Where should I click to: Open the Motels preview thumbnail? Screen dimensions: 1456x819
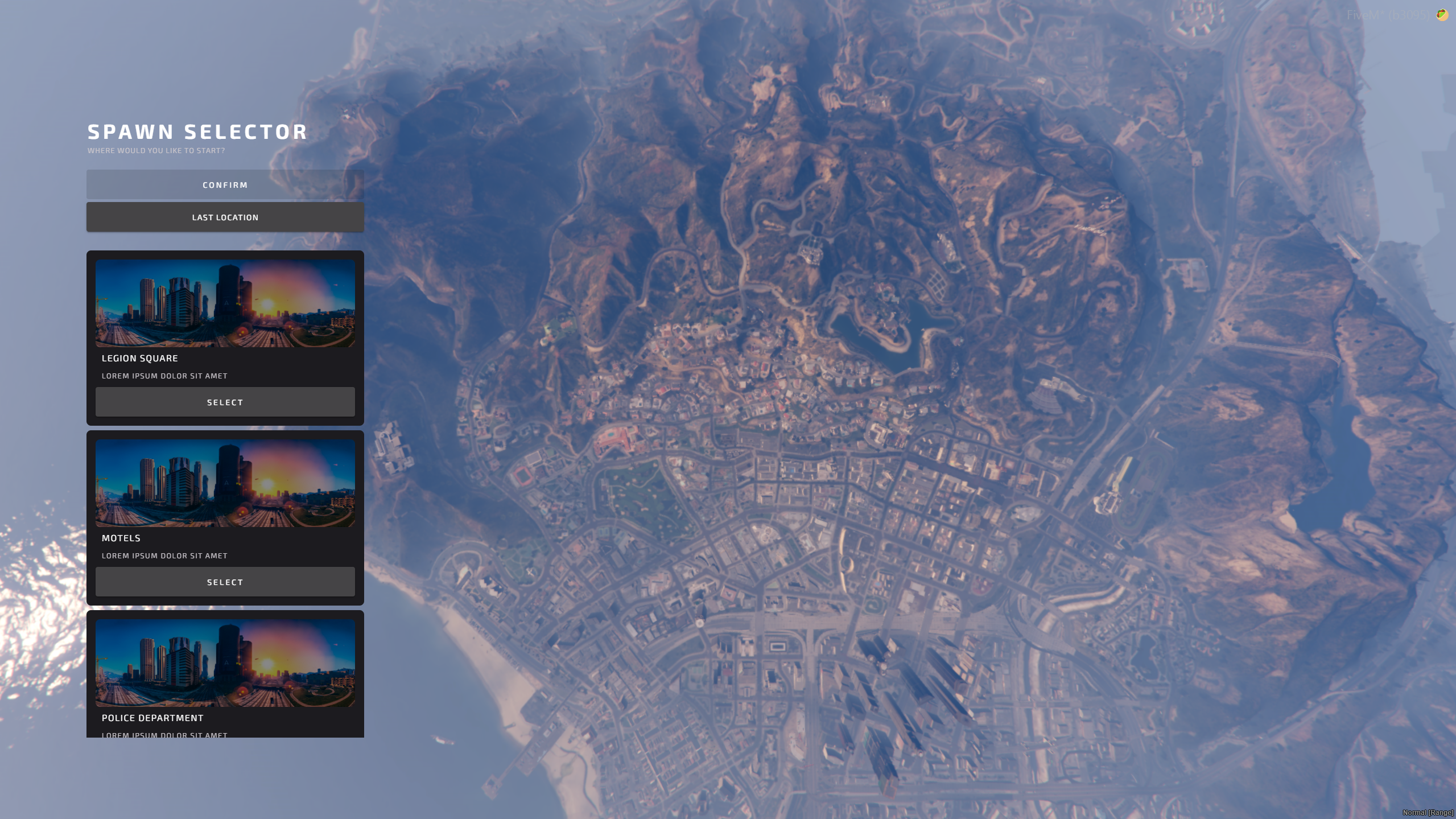coord(225,483)
